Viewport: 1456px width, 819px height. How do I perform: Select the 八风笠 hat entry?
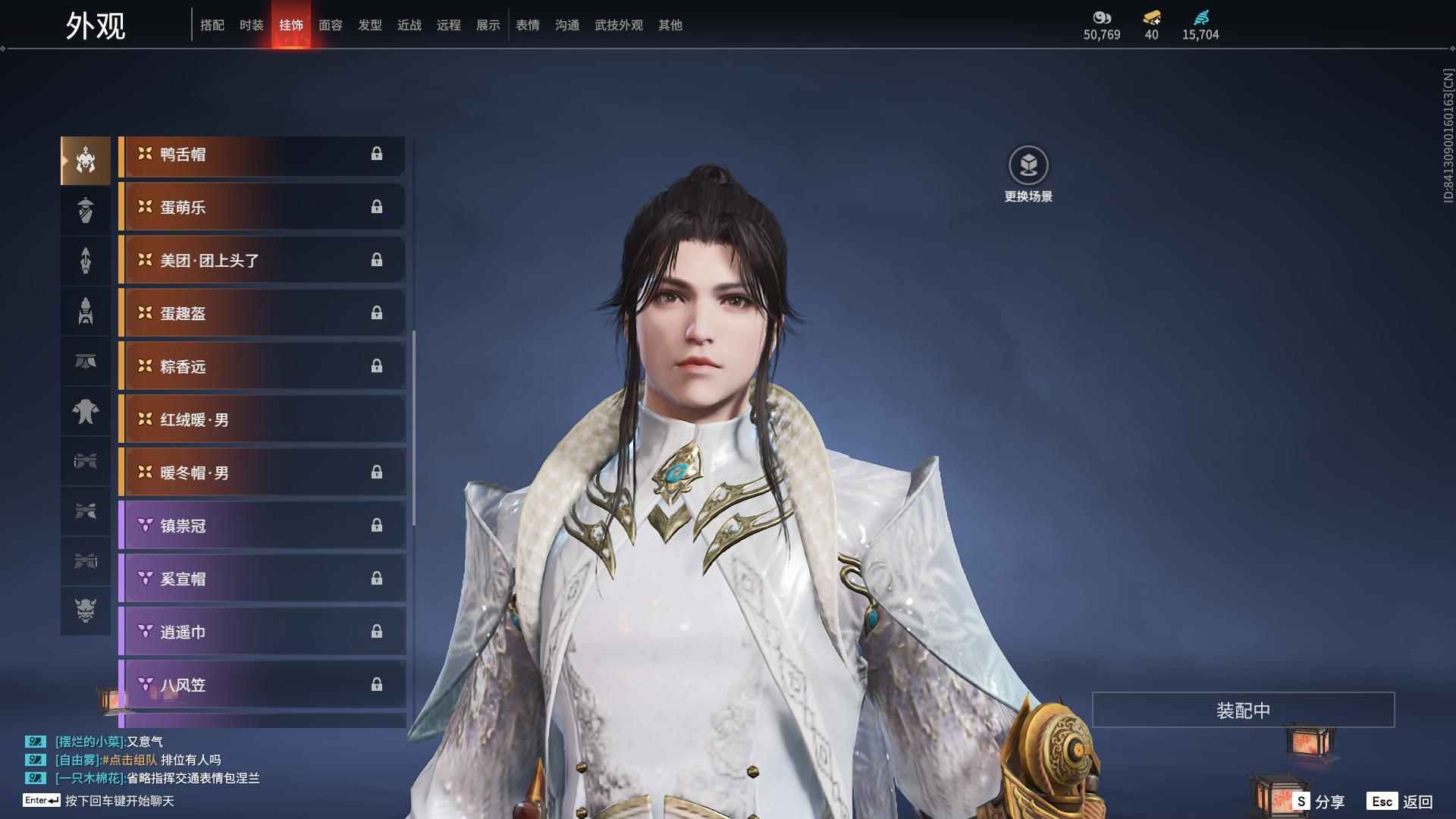(262, 686)
